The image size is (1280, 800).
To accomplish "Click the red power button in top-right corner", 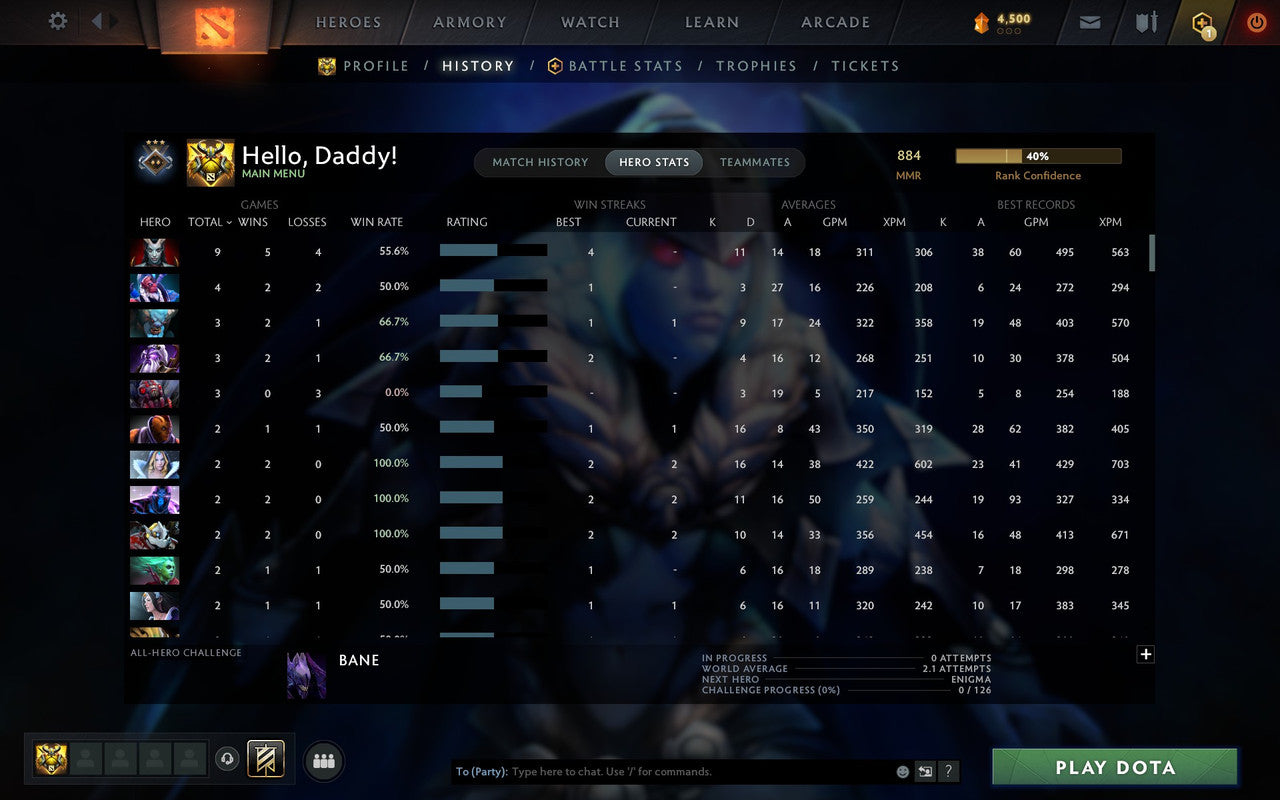I will [x=1256, y=21].
